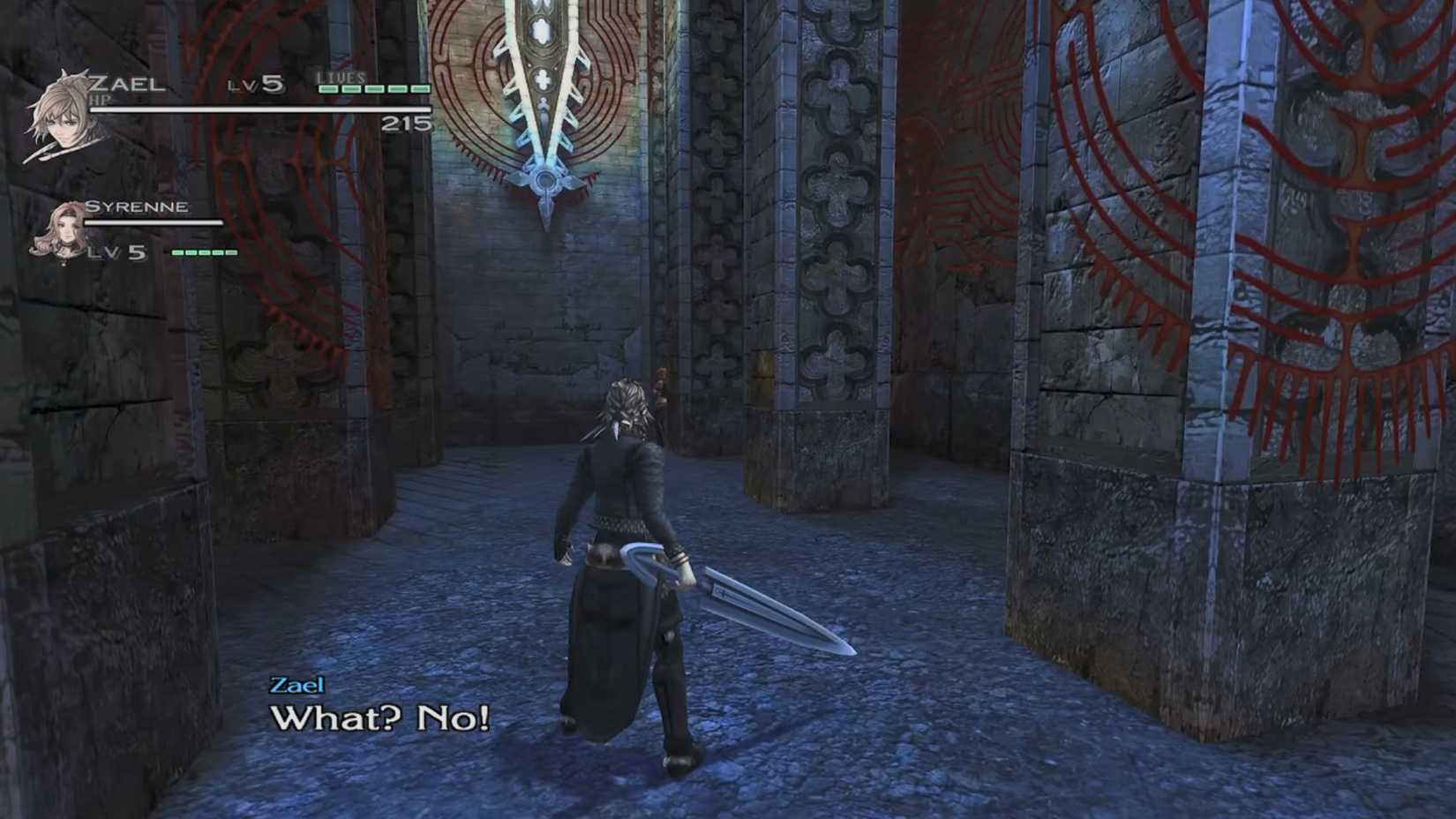Click the glowing sword emblem banner
Screen dimensions: 1456x819
tap(543, 97)
